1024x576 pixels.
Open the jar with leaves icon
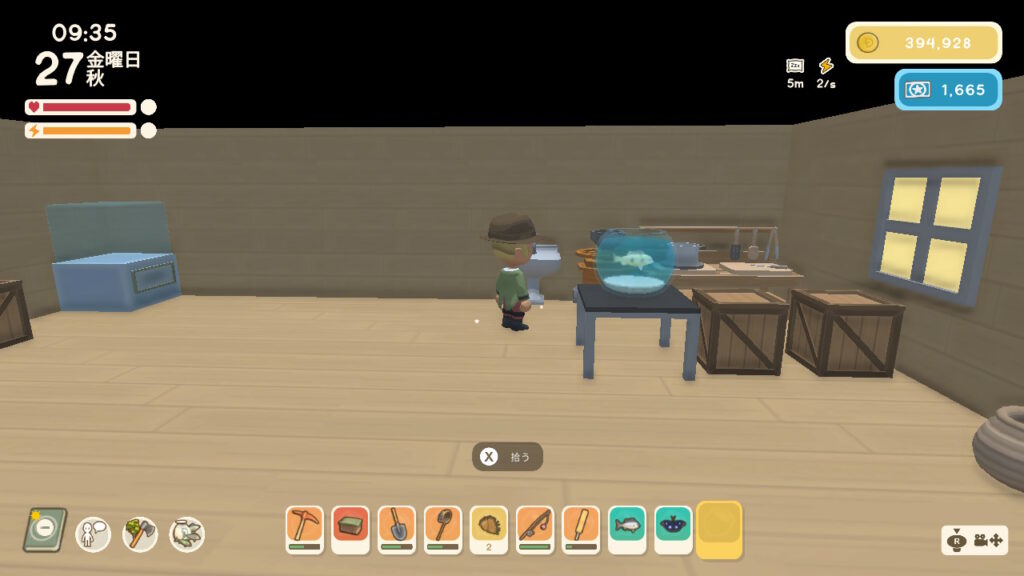click(187, 534)
